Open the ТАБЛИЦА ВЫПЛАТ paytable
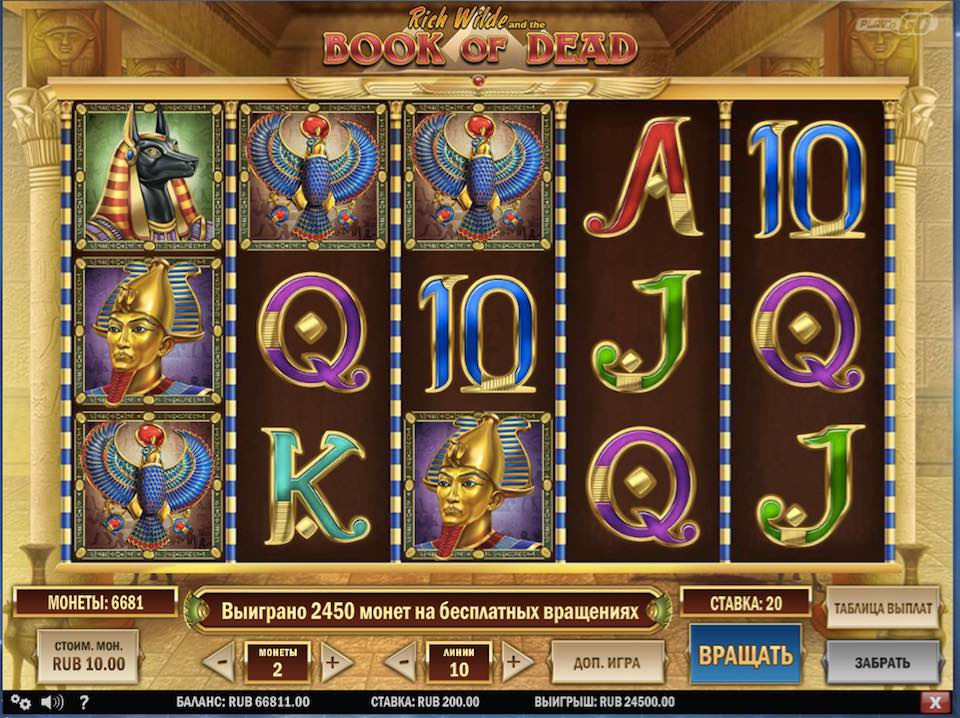Screen dimensions: 960x718 pos(882,607)
